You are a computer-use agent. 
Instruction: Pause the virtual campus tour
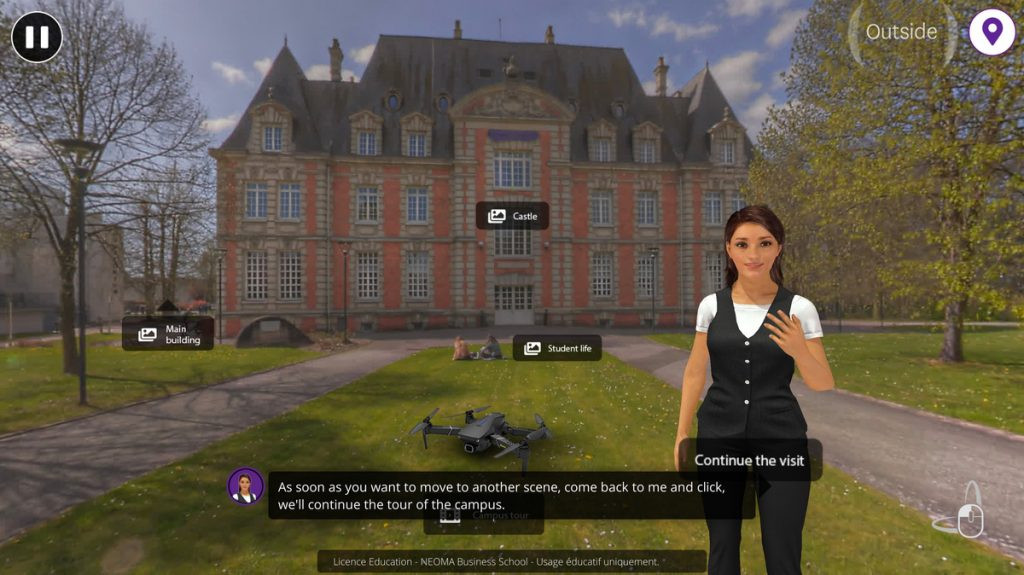tap(37, 37)
